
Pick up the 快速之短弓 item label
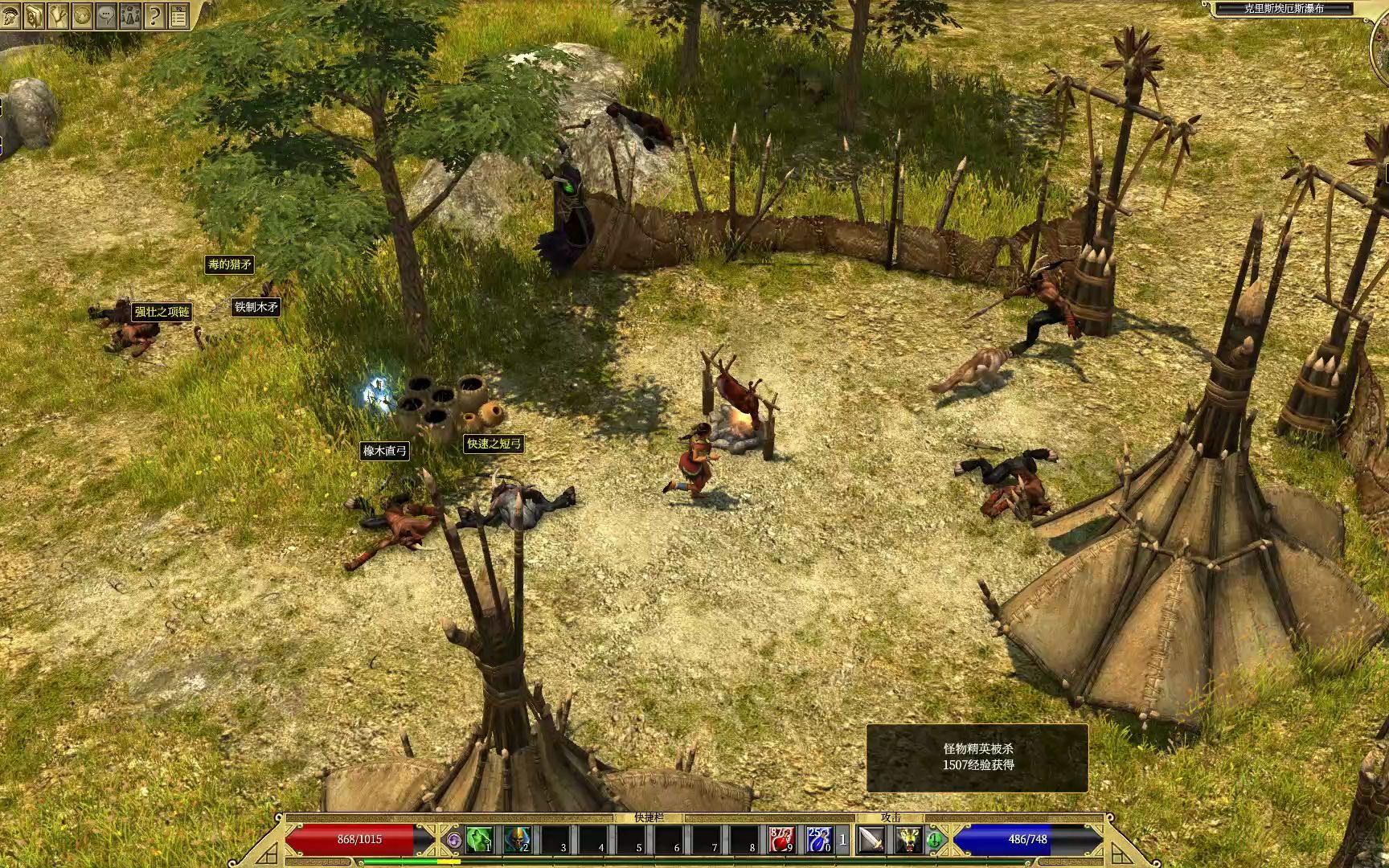494,444
